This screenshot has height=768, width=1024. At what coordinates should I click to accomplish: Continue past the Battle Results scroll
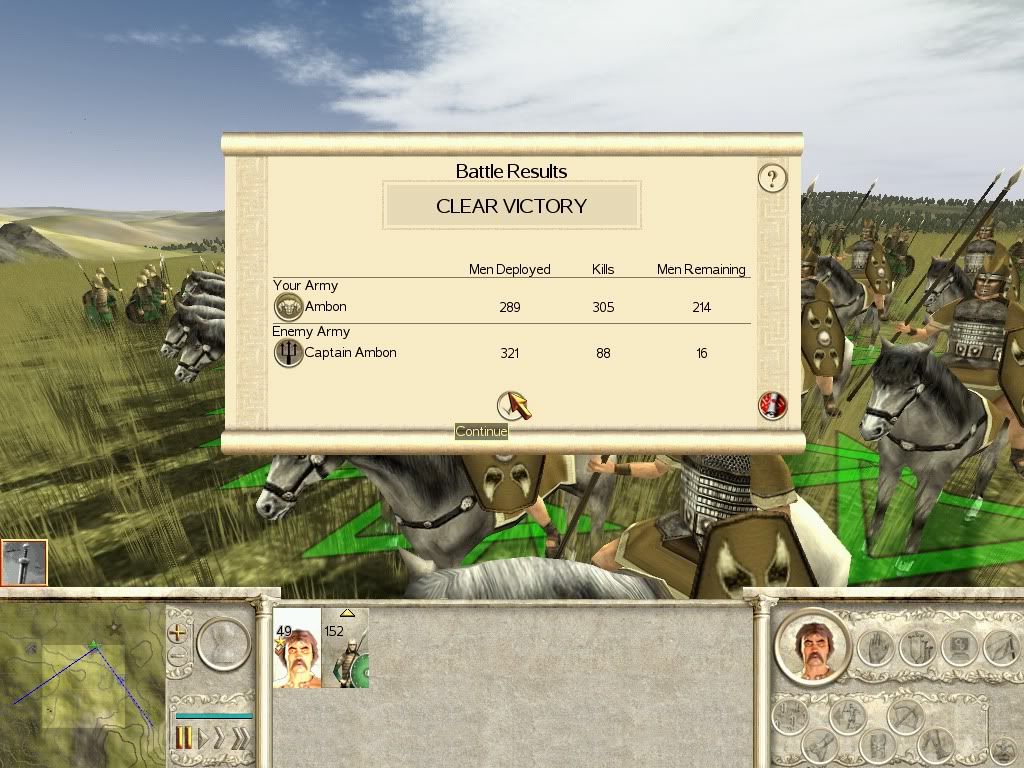coord(513,404)
